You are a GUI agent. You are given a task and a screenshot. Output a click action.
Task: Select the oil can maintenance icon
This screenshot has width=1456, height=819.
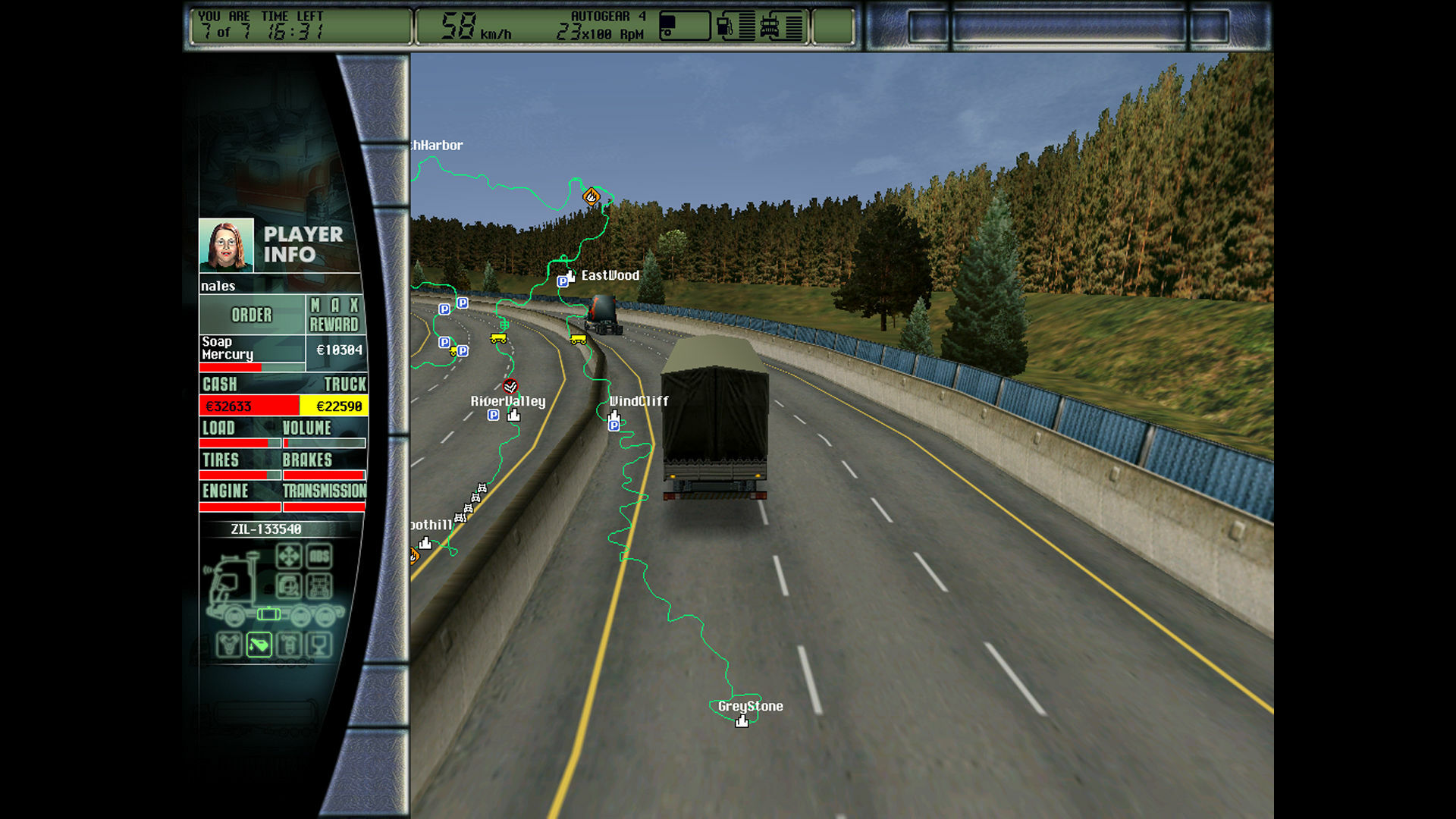(x=259, y=645)
